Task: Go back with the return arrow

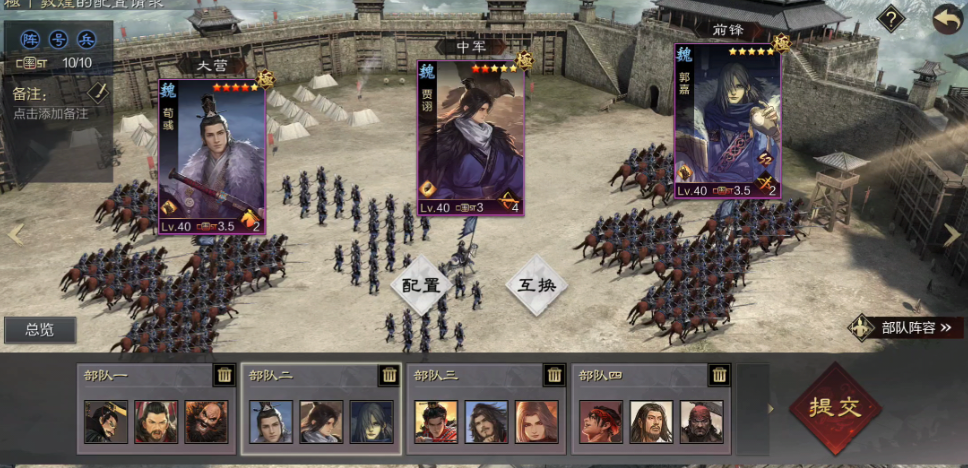Action: 945,18
